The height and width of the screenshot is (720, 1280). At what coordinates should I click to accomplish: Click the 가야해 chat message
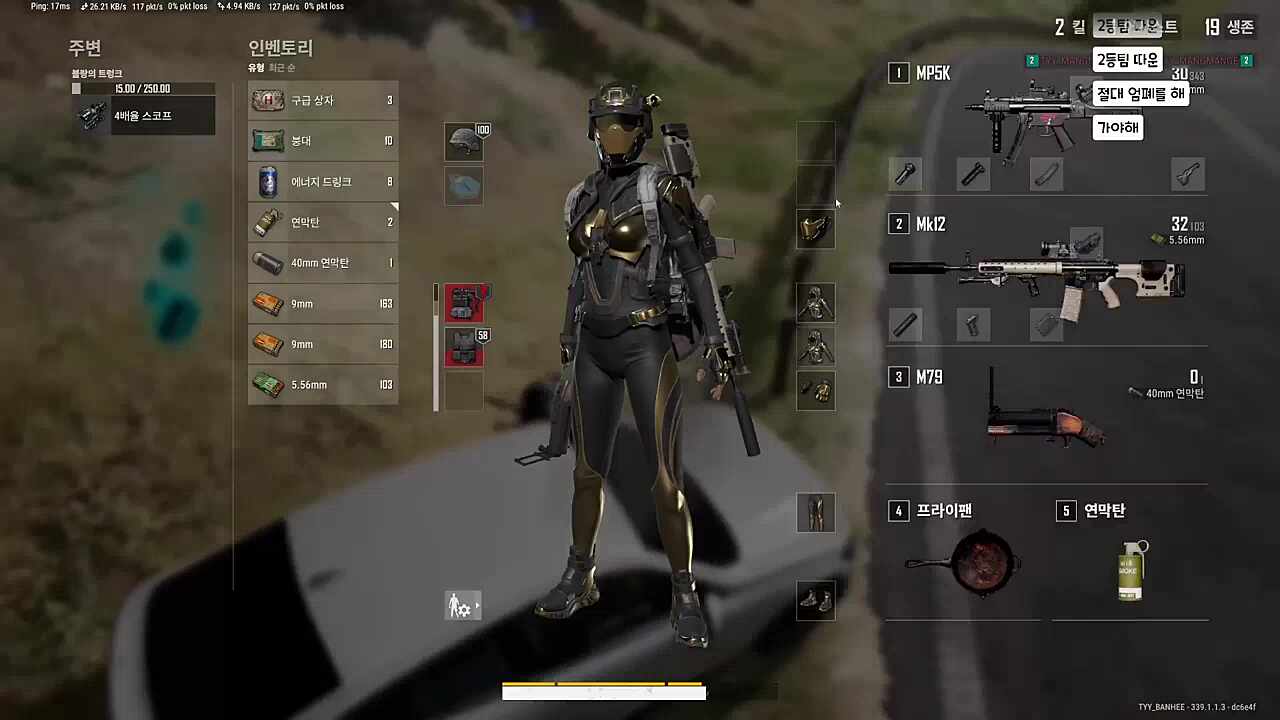click(1117, 128)
